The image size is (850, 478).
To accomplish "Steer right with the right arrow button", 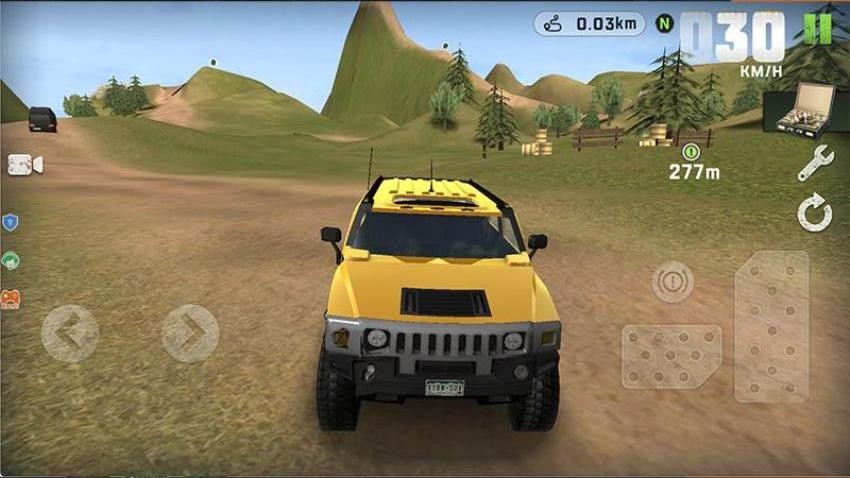I will coord(190,333).
